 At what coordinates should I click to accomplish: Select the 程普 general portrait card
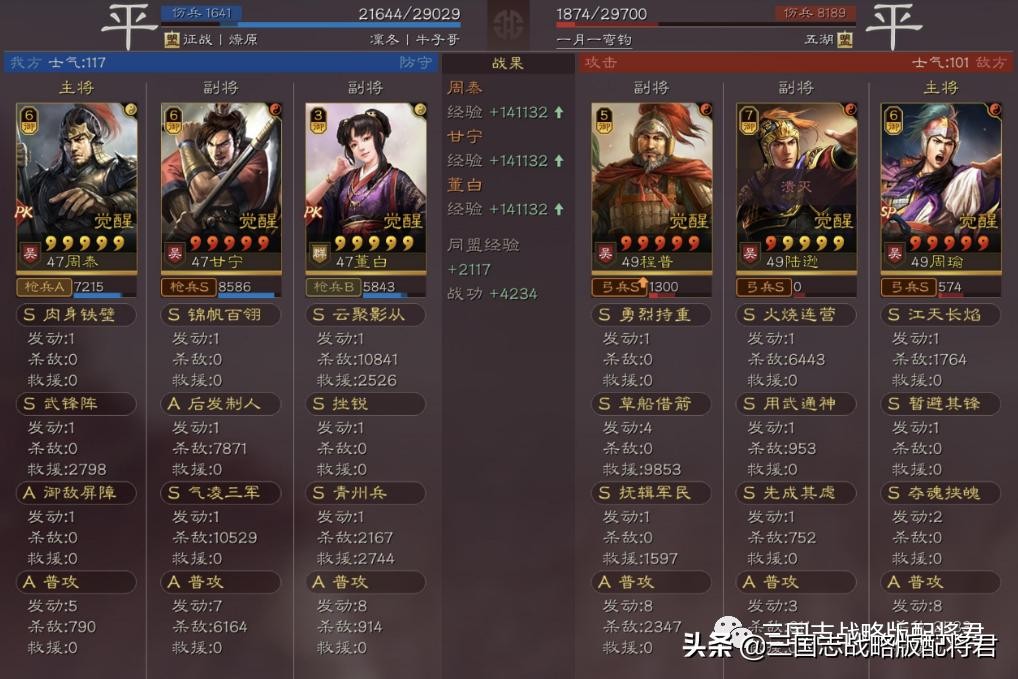point(651,185)
